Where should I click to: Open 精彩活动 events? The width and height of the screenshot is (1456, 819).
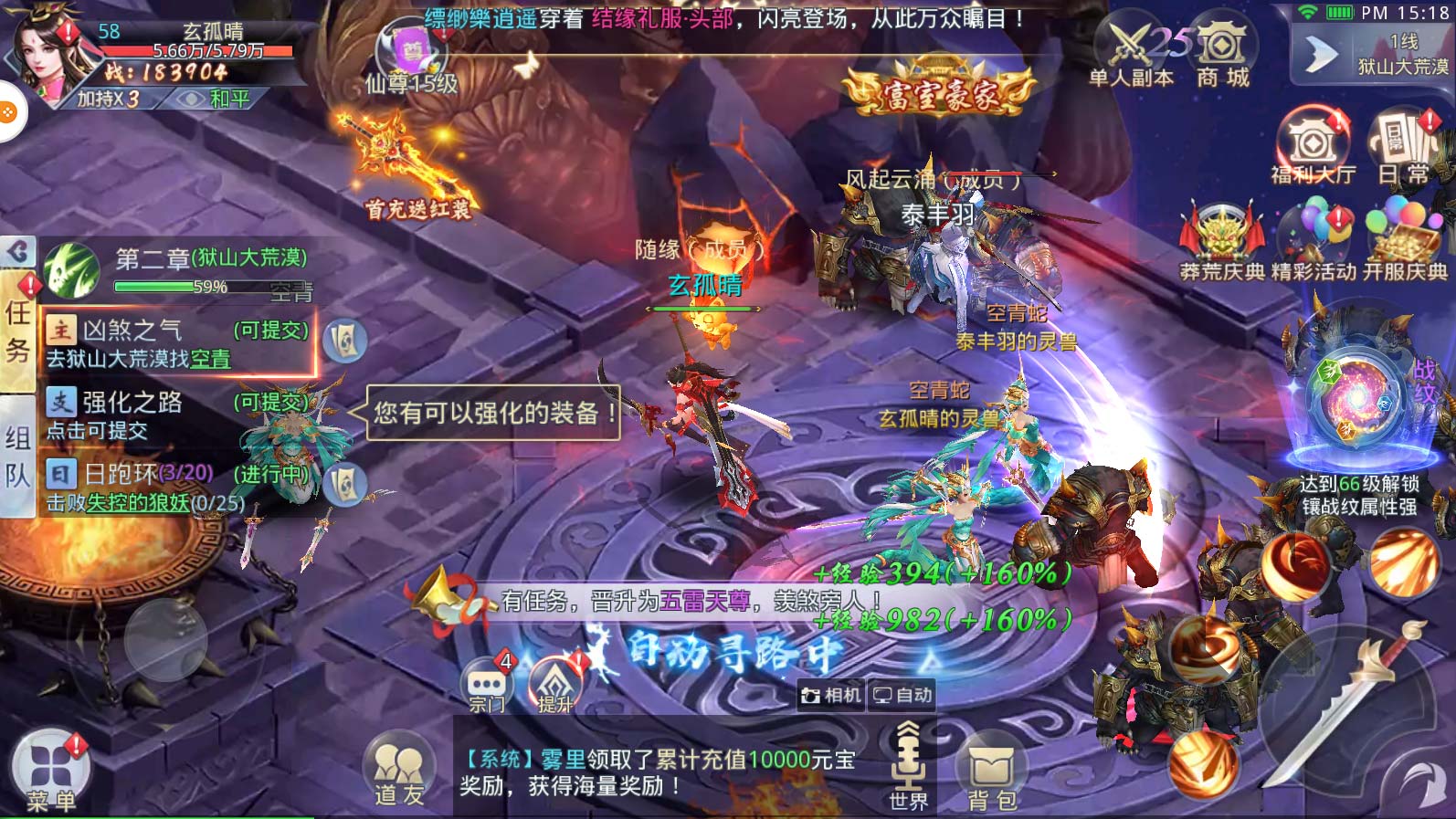(1314, 242)
